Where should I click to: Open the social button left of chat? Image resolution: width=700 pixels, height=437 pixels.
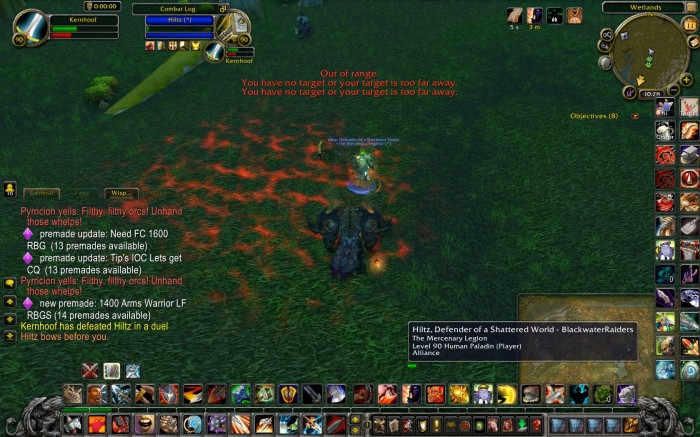pos(9,188)
